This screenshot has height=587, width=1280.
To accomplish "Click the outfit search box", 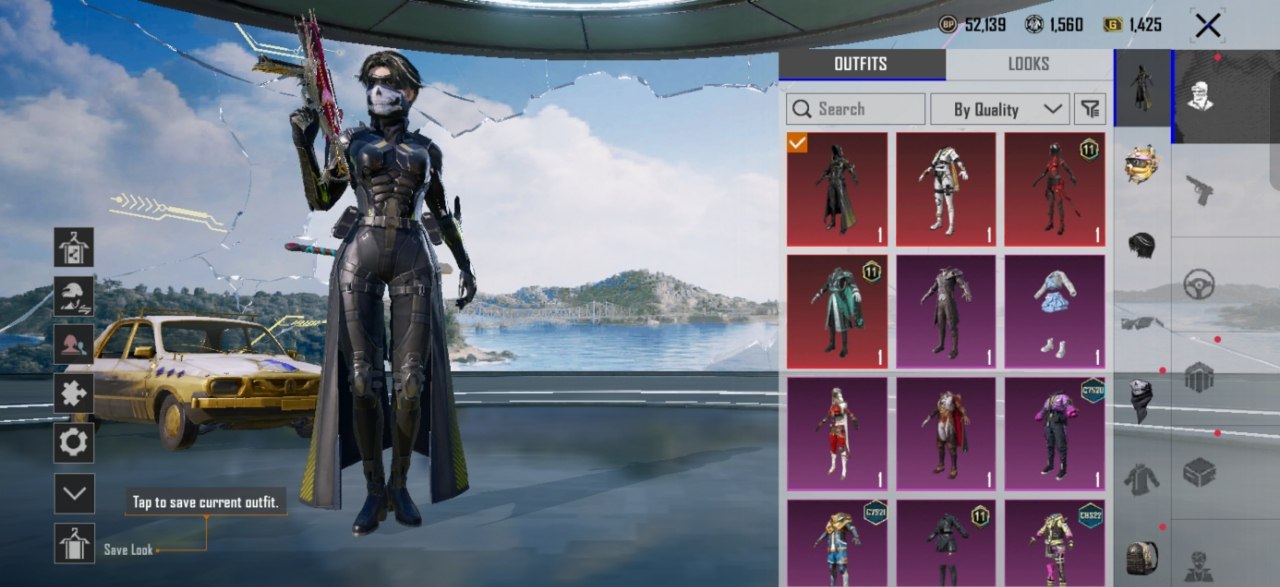I will (856, 109).
